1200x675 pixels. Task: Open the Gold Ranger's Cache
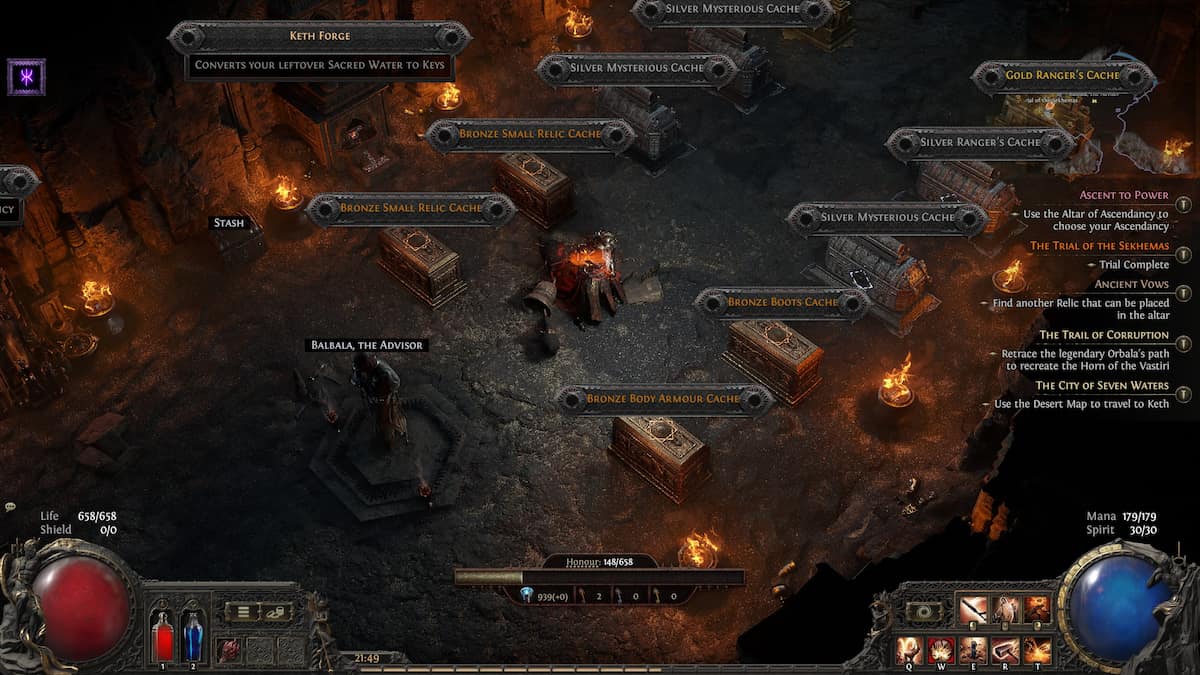[x=1062, y=75]
